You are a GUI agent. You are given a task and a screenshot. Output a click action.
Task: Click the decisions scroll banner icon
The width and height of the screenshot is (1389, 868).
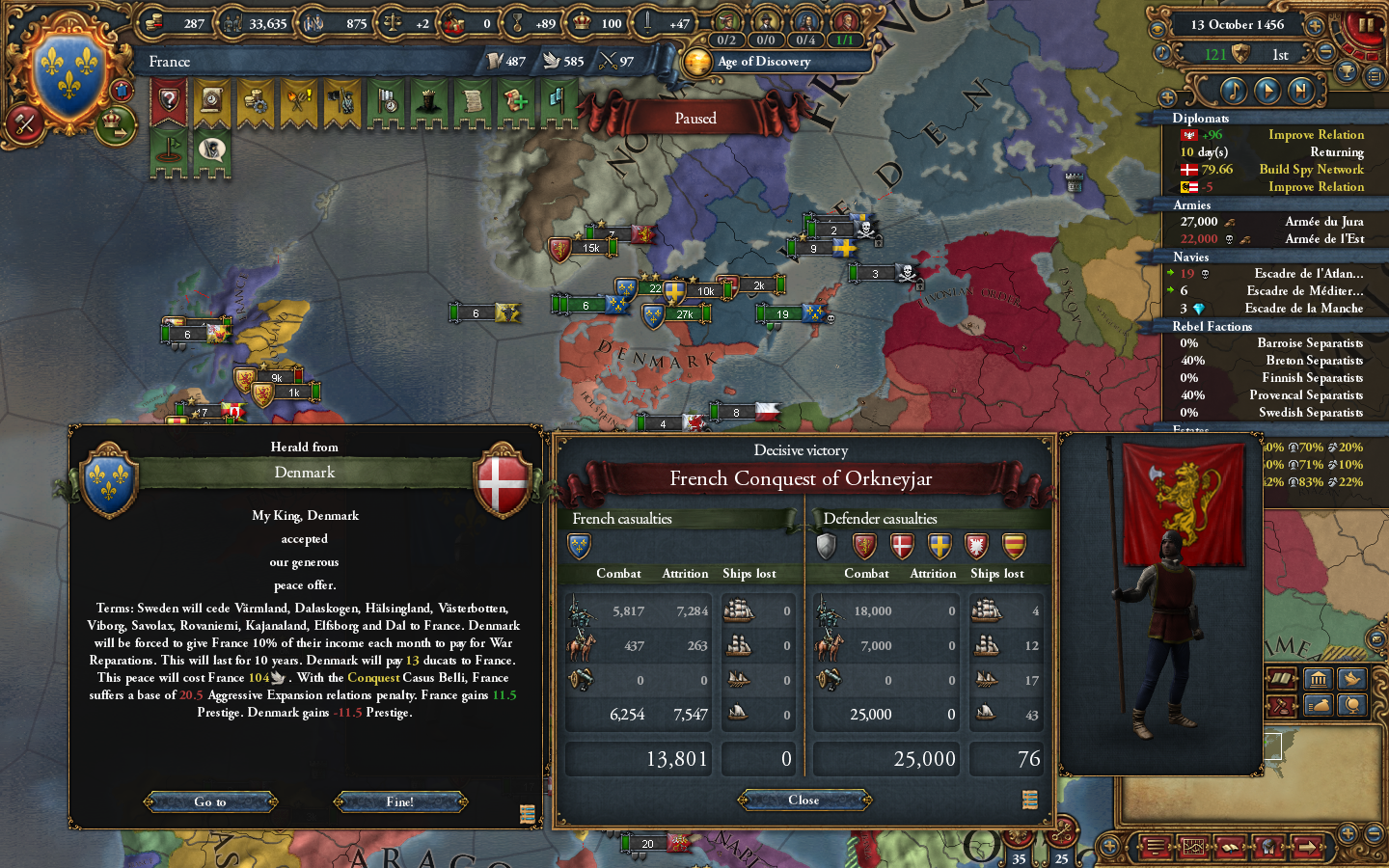(x=473, y=103)
